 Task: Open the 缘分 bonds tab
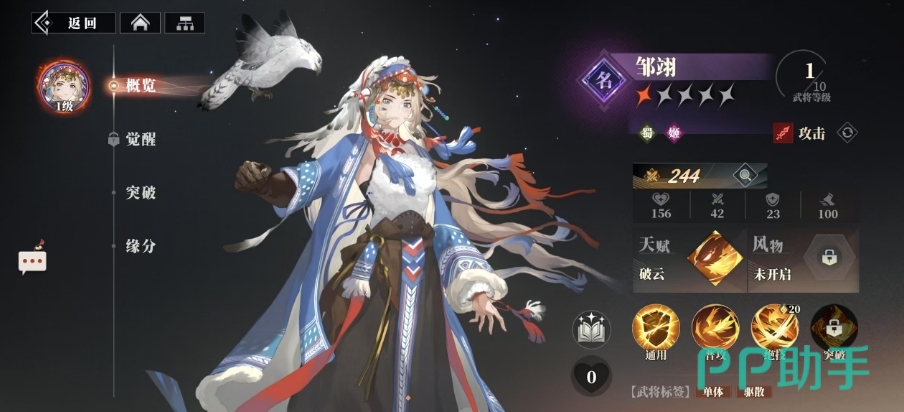140,245
